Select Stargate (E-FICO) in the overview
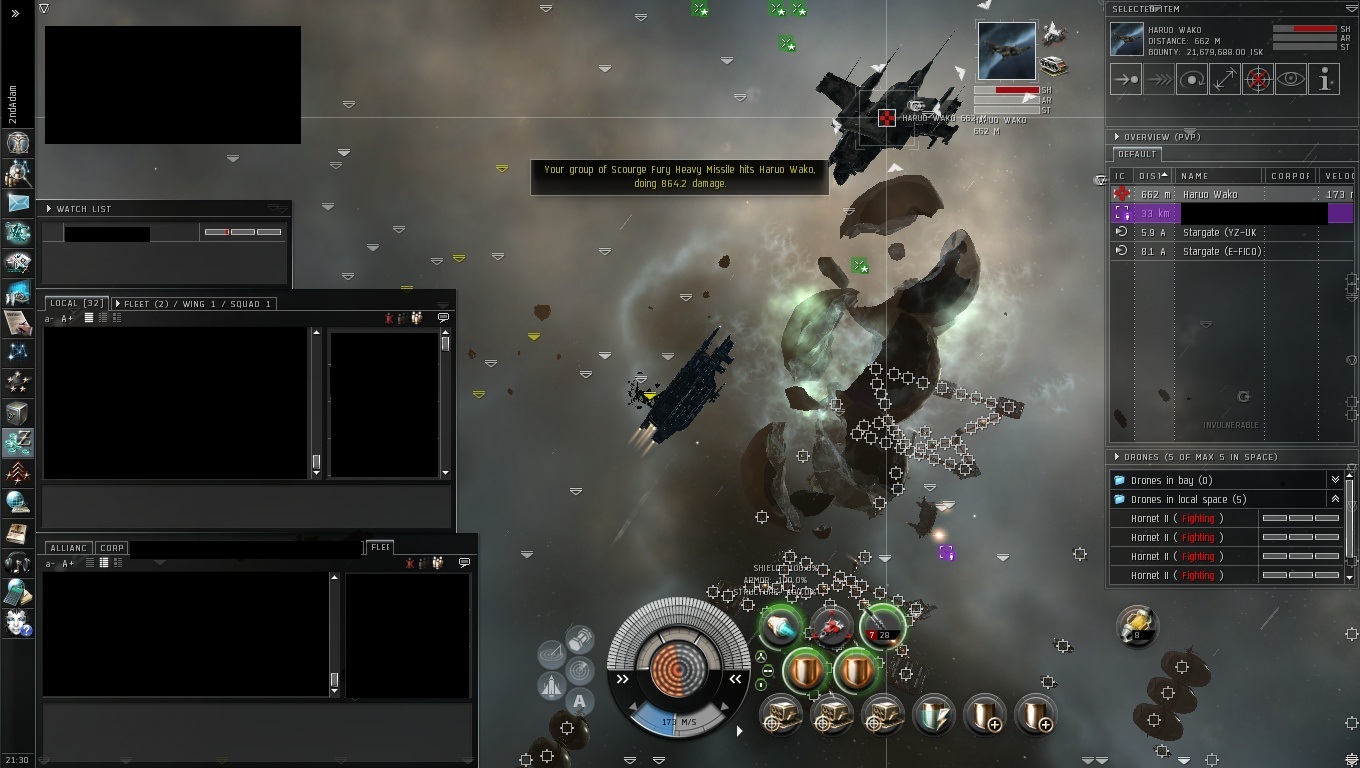The image size is (1360, 768). (x=1221, y=252)
